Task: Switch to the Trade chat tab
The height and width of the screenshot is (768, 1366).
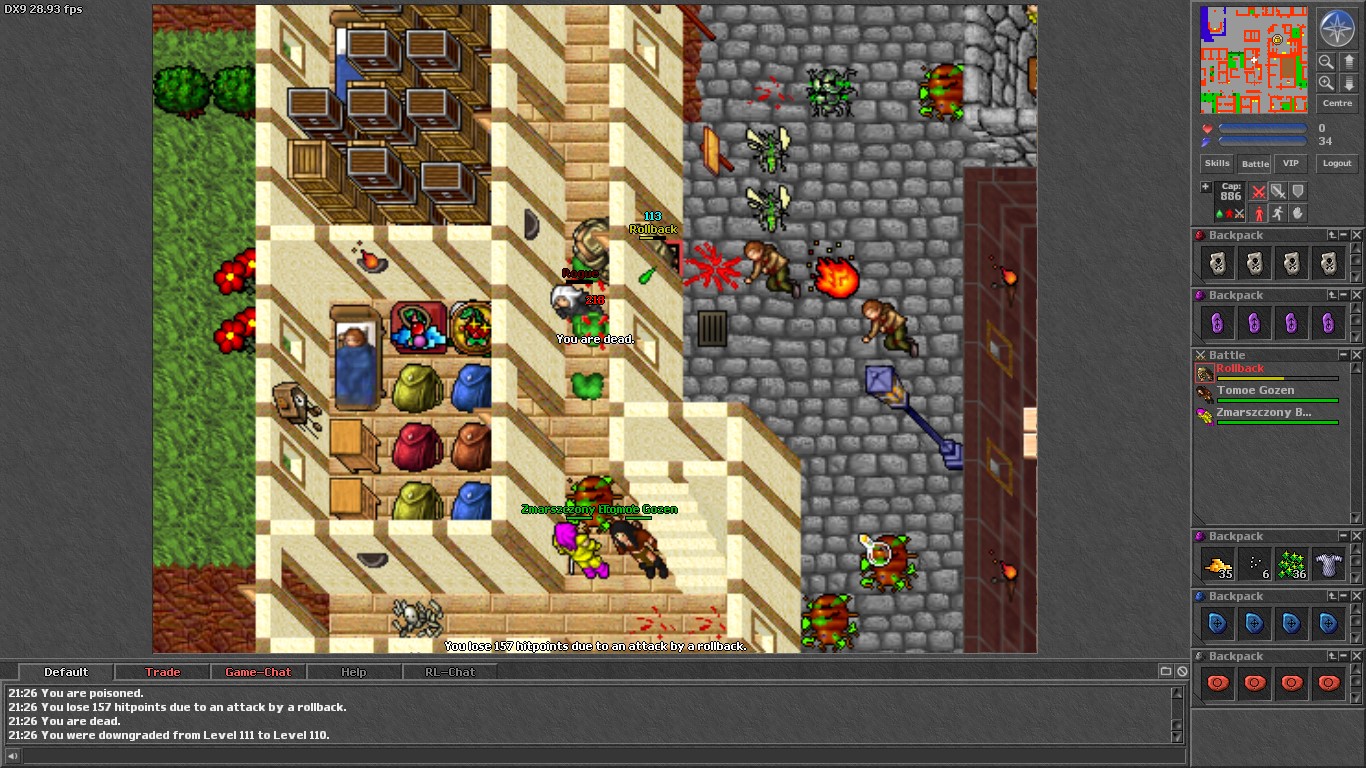Action: point(162,671)
